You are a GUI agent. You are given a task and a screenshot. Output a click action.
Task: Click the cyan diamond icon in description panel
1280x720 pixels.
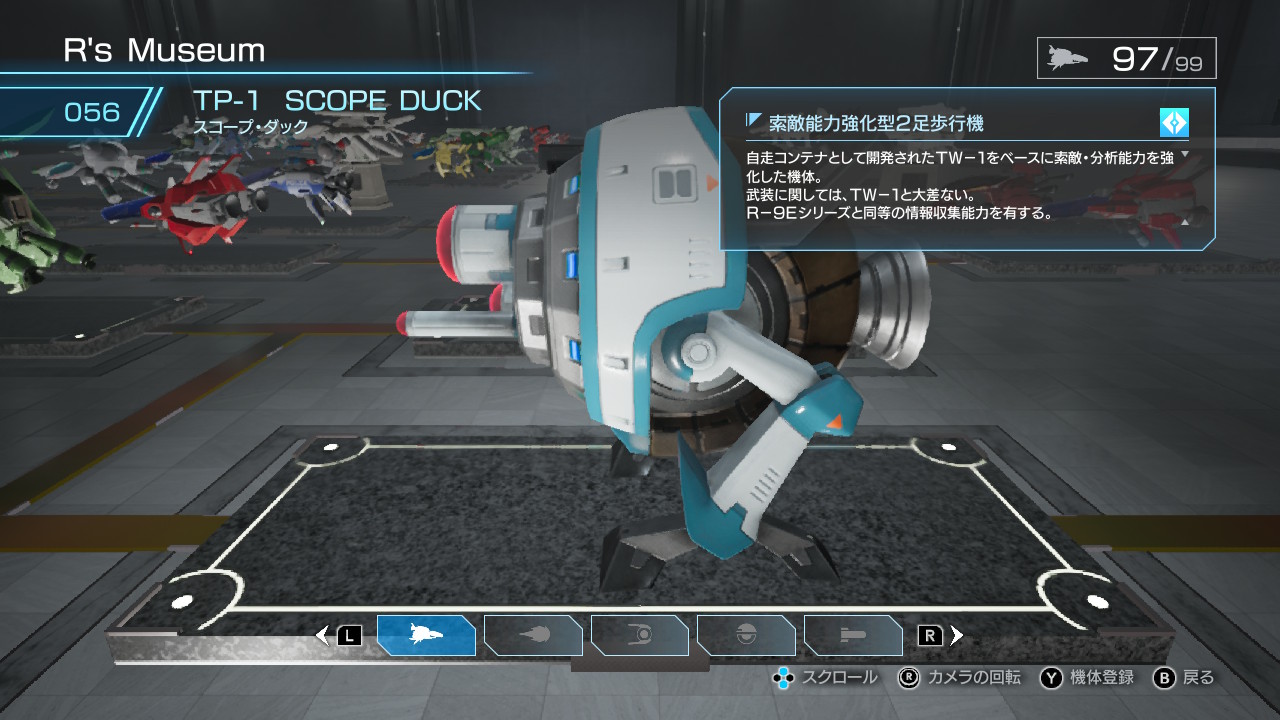[1173, 123]
